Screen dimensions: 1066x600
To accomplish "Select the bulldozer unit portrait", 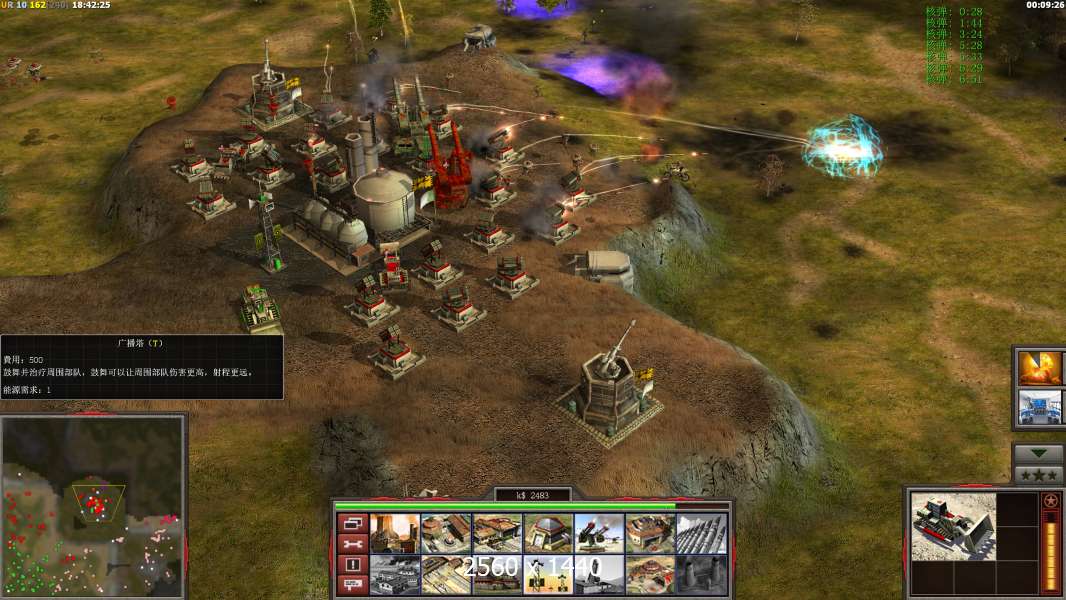I will click(953, 527).
